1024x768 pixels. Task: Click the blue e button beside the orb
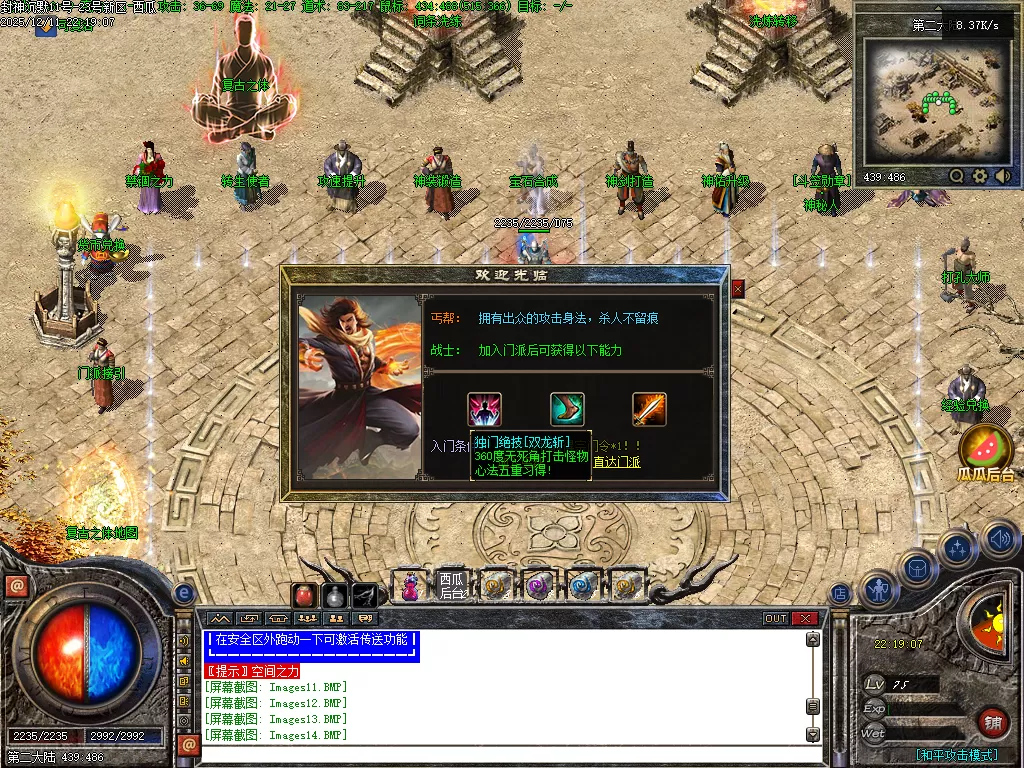click(183, 593)
